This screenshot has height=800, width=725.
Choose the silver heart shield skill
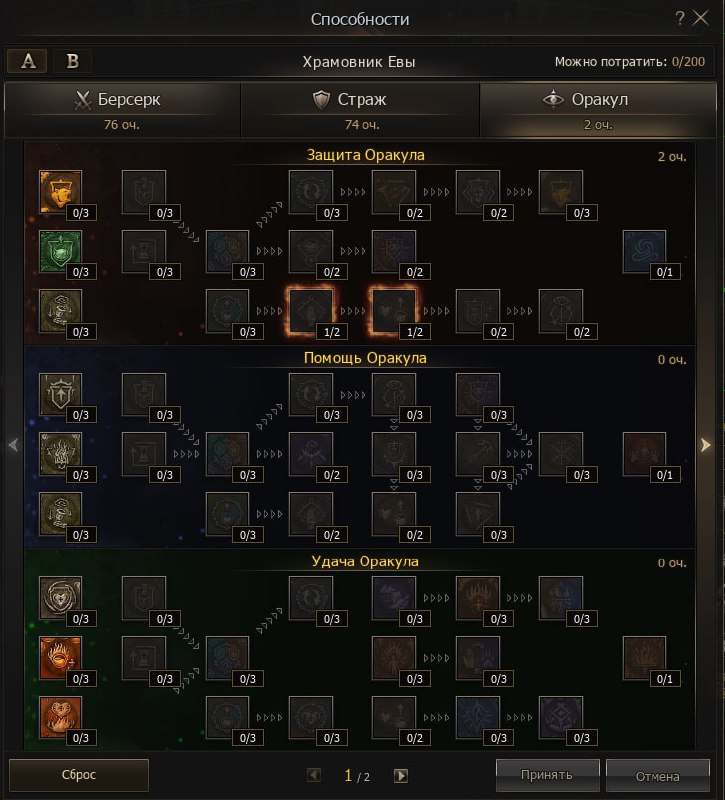point(60,597)
